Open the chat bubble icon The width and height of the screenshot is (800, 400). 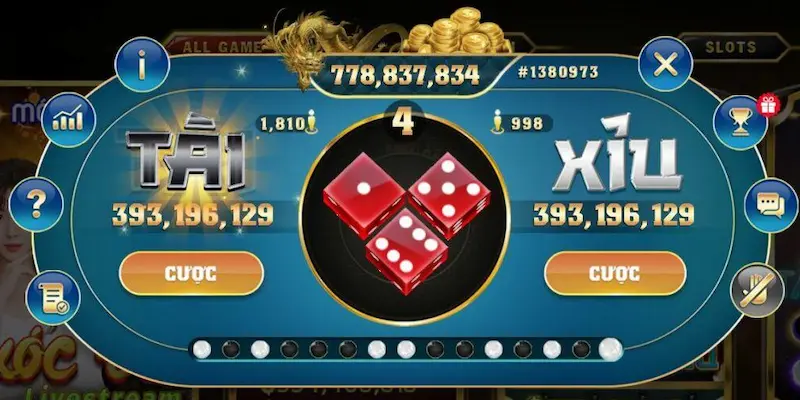click(767, 205)
